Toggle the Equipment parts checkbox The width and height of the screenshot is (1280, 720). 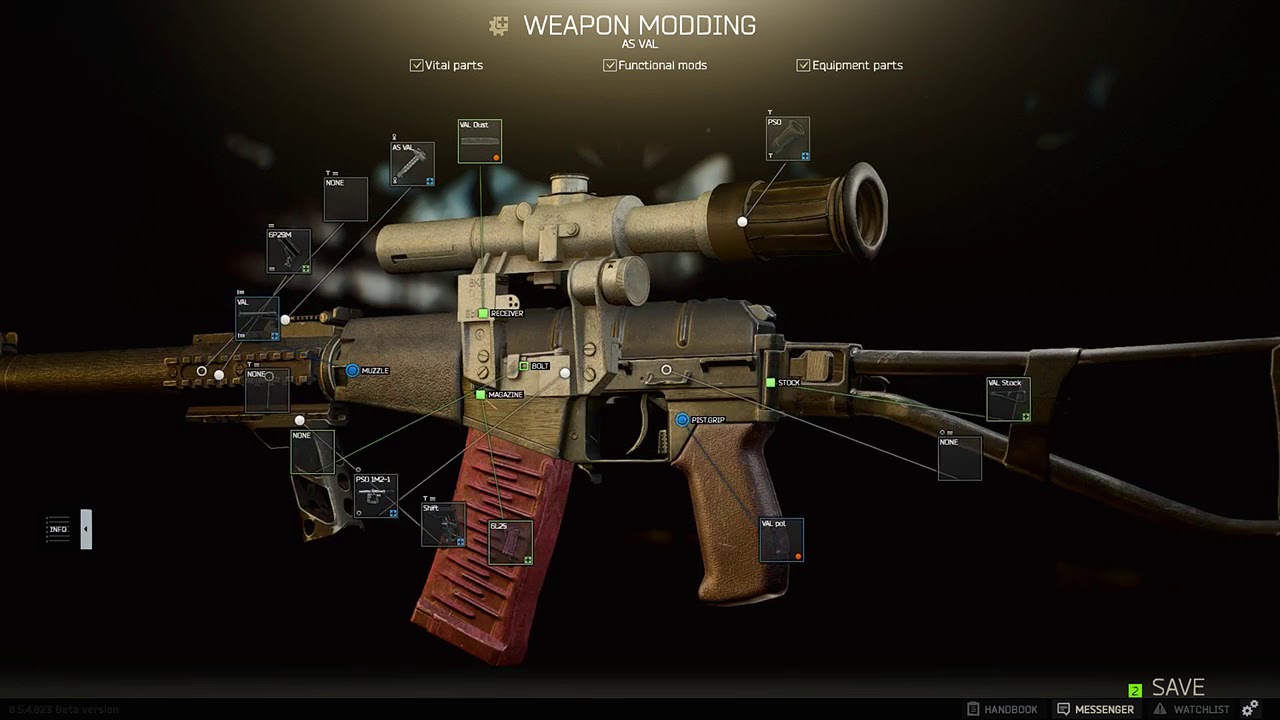[803, 65]
